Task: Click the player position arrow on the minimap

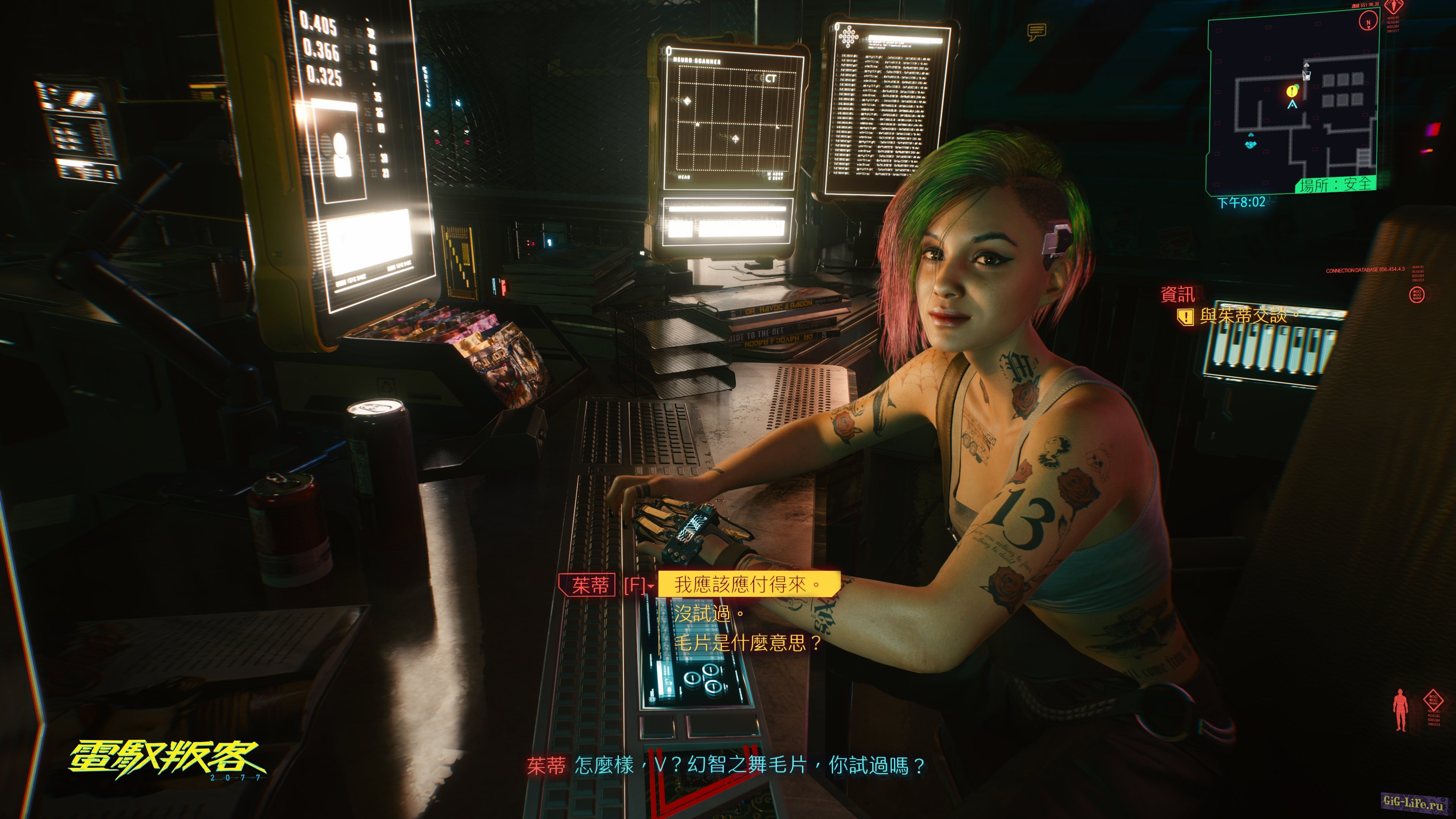Action: (x=1292, y=105)
